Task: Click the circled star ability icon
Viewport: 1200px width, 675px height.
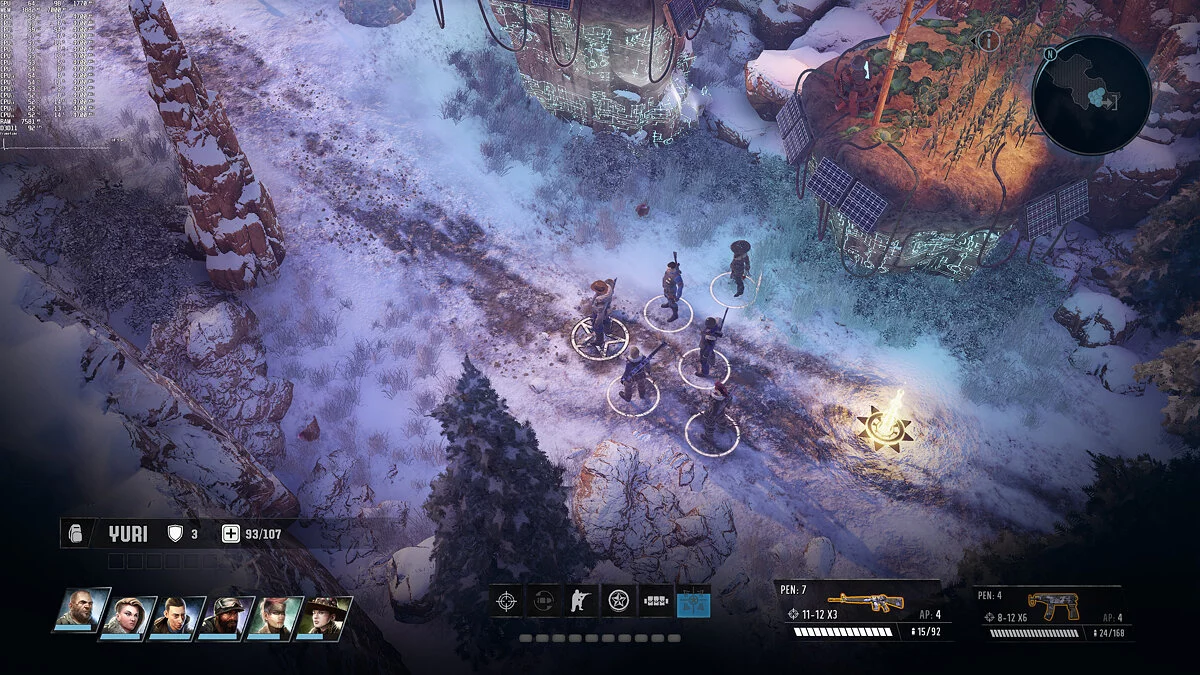Action: (x=619, y=601)
